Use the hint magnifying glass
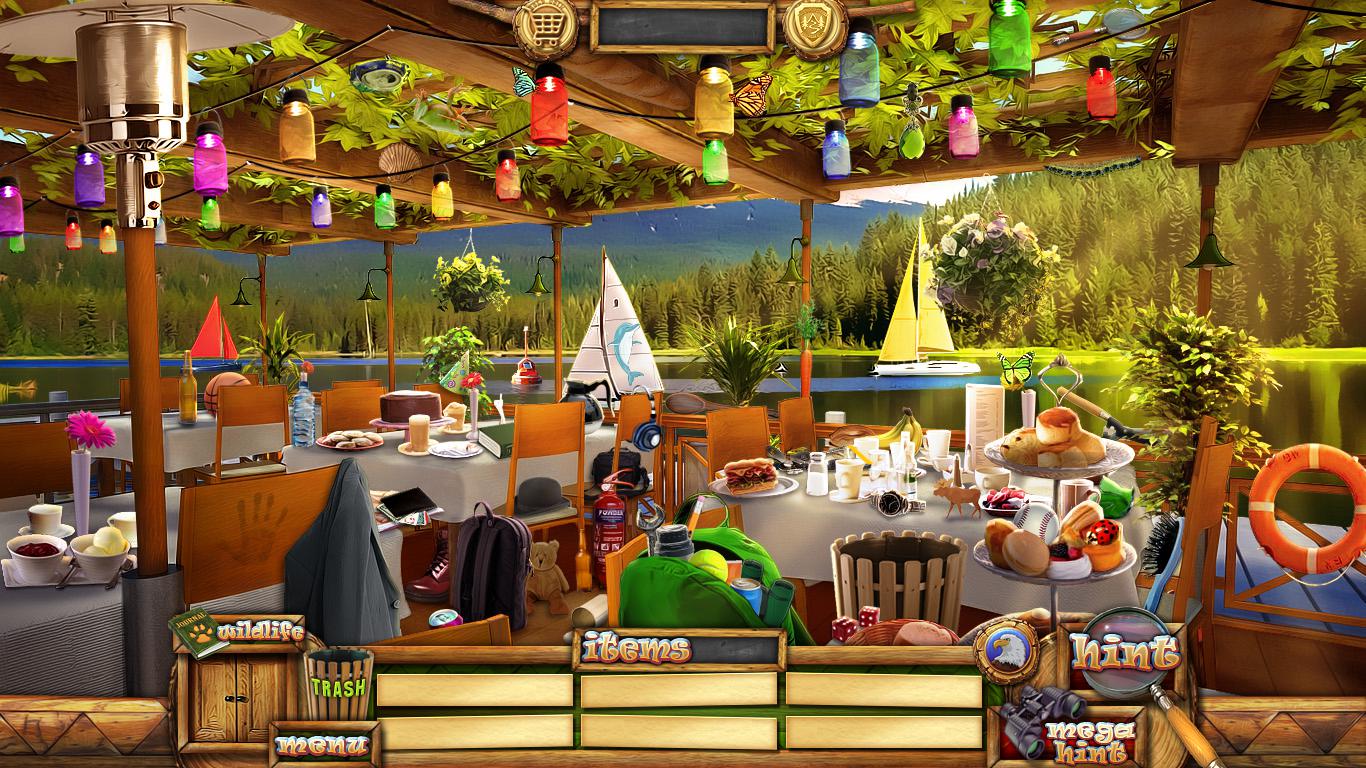 pos(1126,653)
